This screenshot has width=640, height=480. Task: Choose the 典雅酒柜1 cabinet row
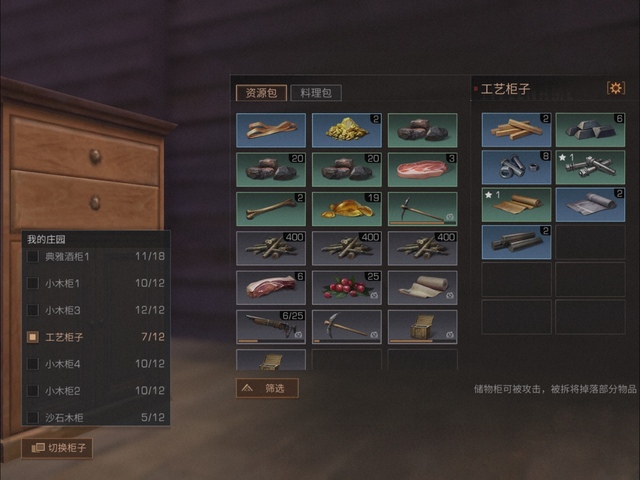(97, 257)
